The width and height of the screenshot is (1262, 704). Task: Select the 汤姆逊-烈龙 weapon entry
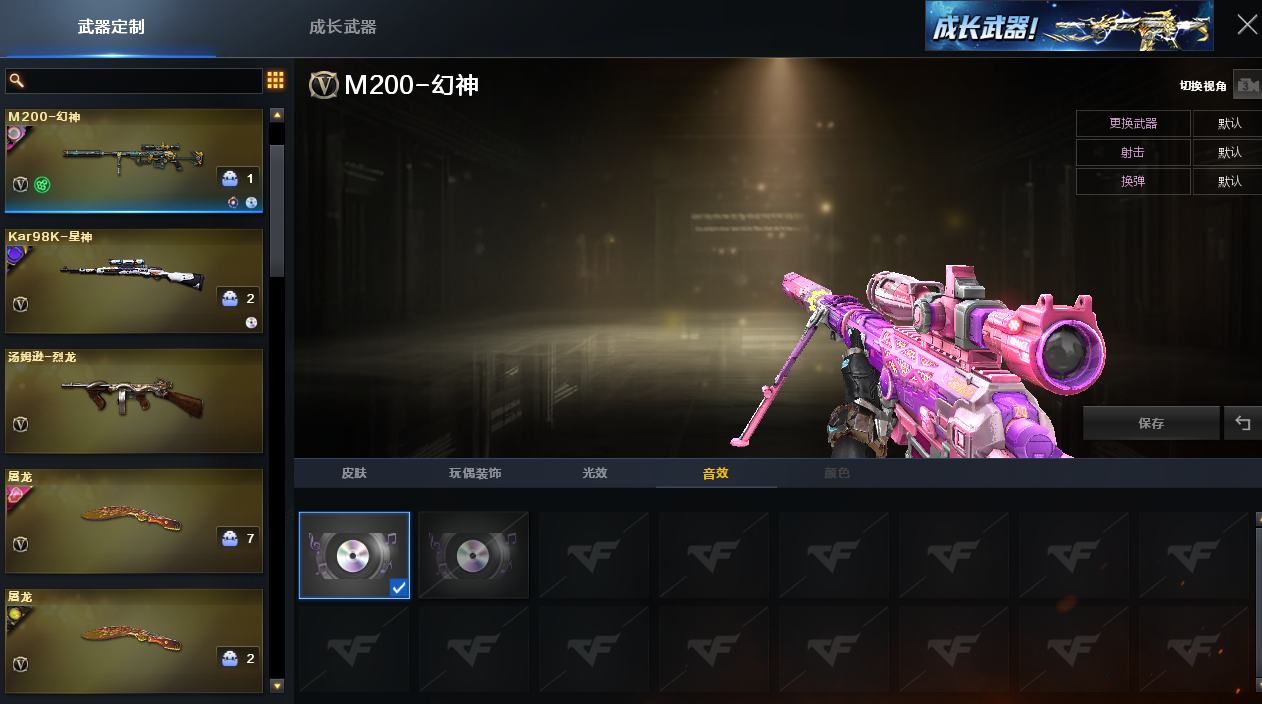click(x=134, y=401)
